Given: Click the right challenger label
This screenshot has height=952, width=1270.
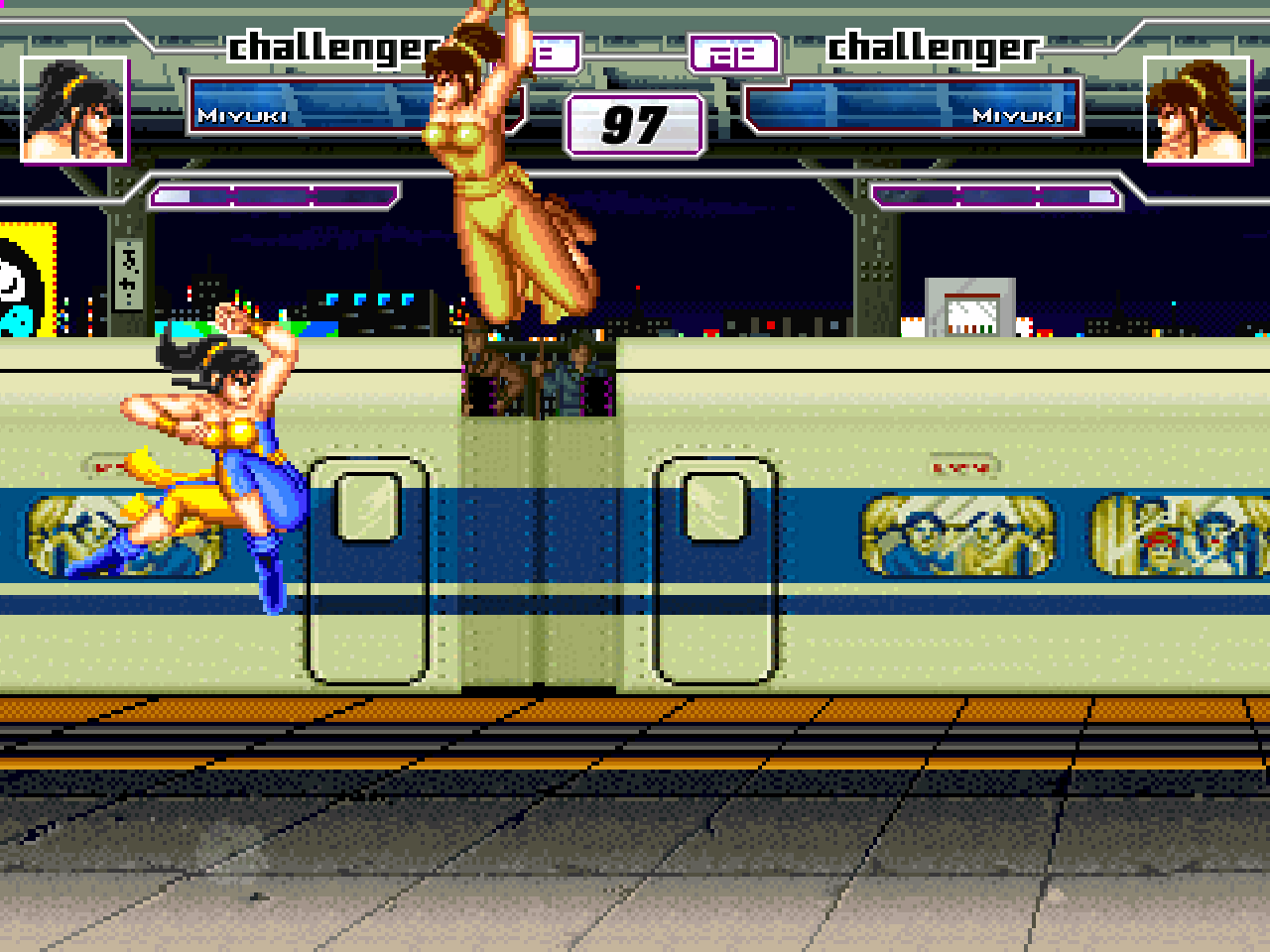Looking at the screenshot, I should [933, 45].
